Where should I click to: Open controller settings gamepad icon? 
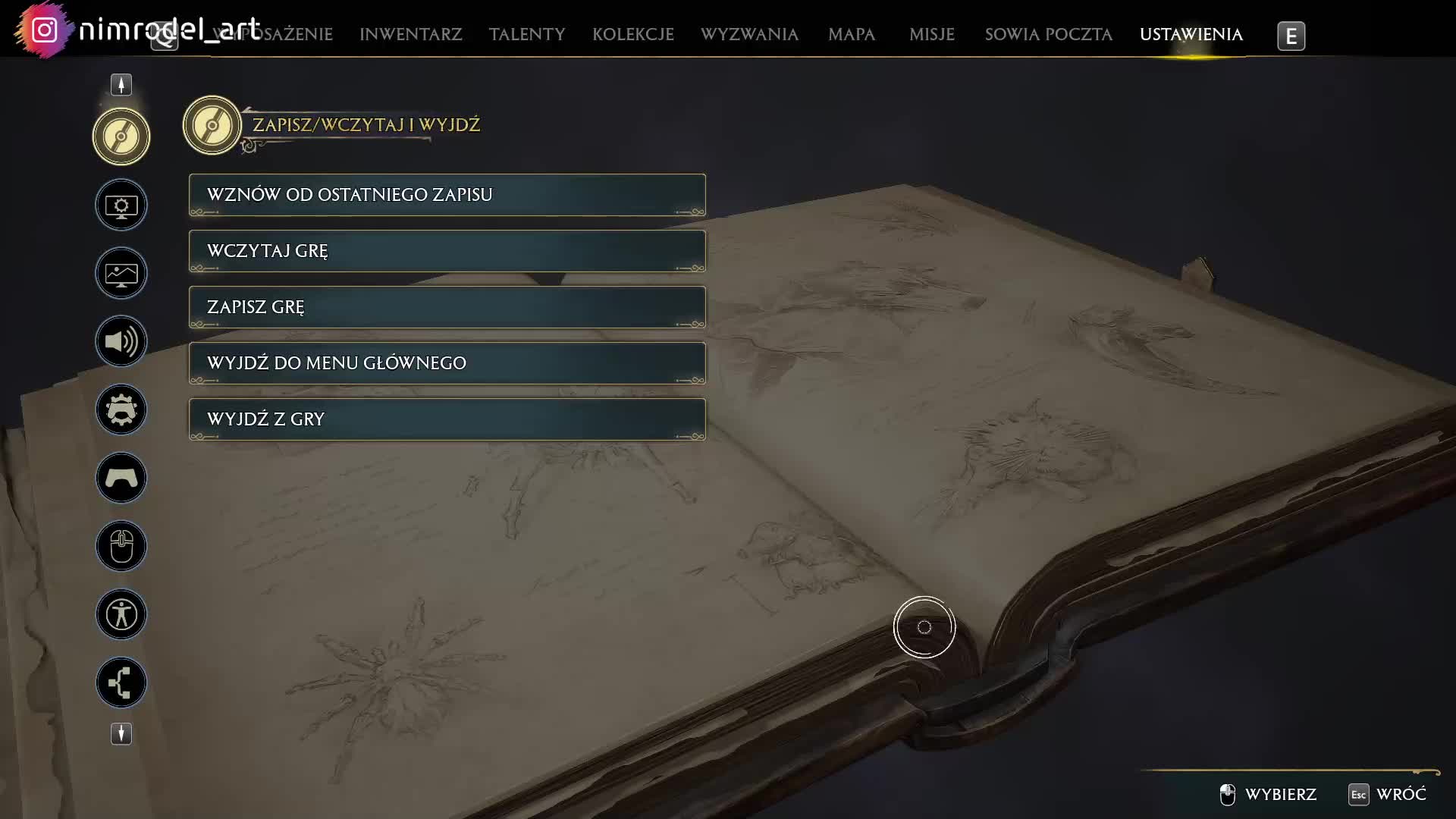(x=121, y=478)
